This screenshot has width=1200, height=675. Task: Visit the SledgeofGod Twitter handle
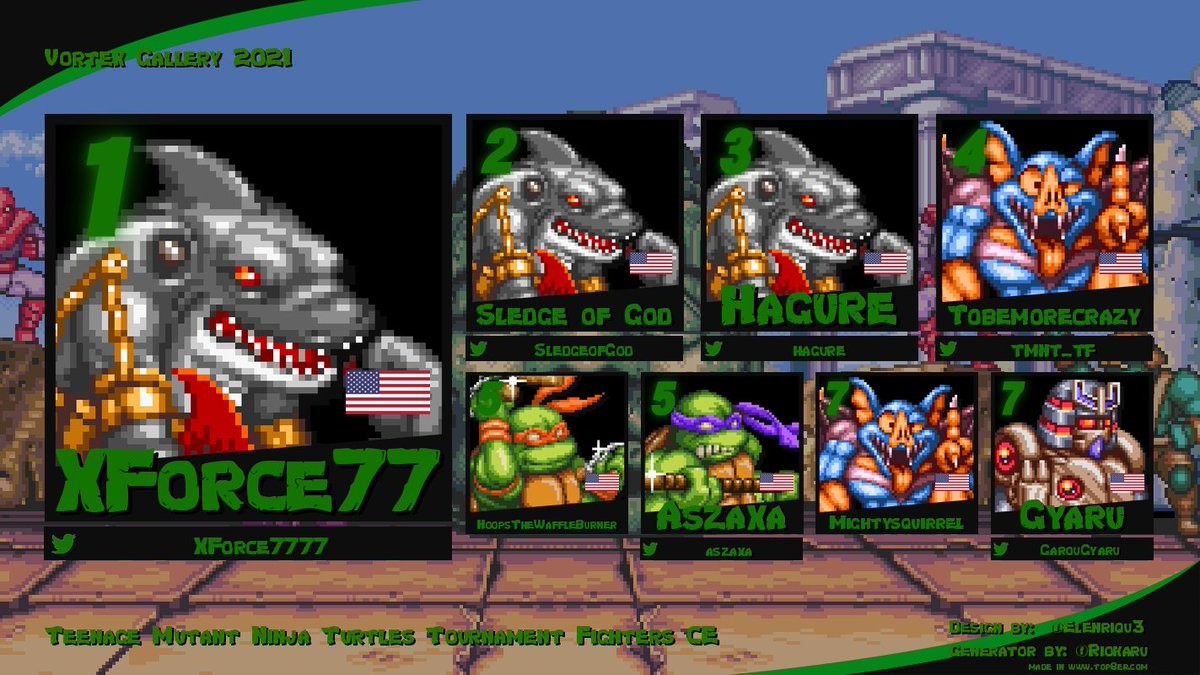click(574, 349)
